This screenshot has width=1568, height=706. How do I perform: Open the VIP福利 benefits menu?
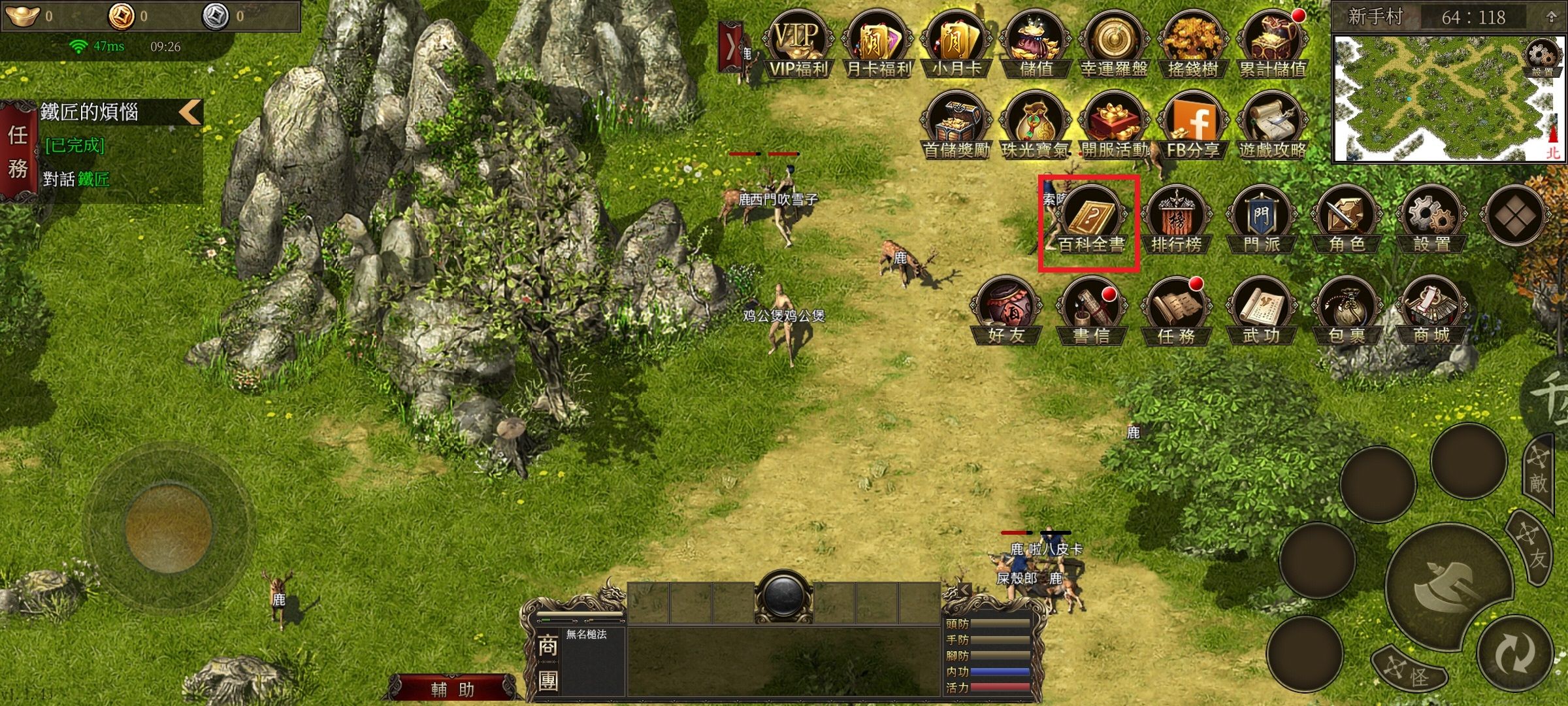(798, 44)
